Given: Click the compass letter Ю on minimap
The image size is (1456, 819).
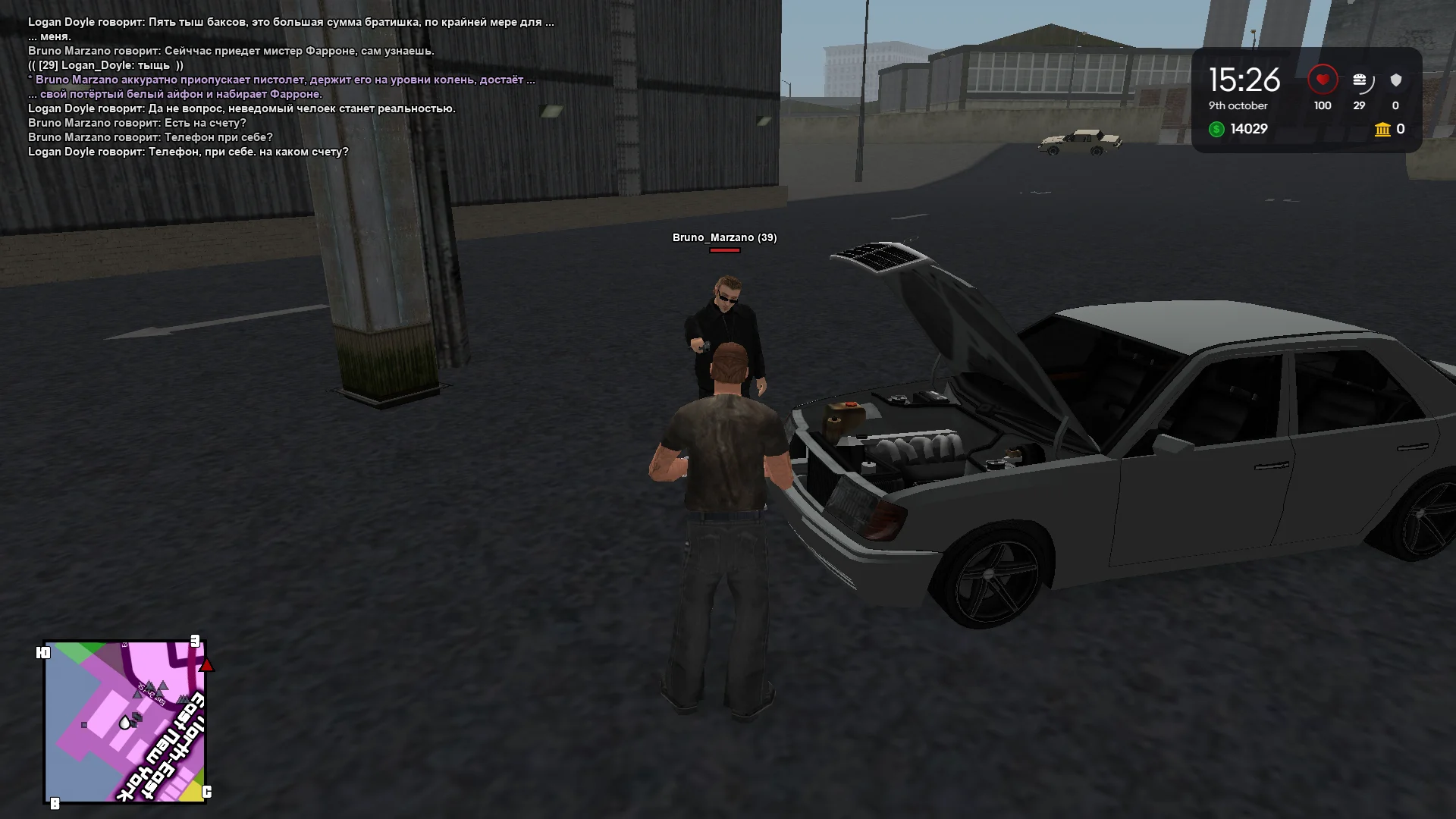Looking at the screenshot, I should [x=43, y=652].
